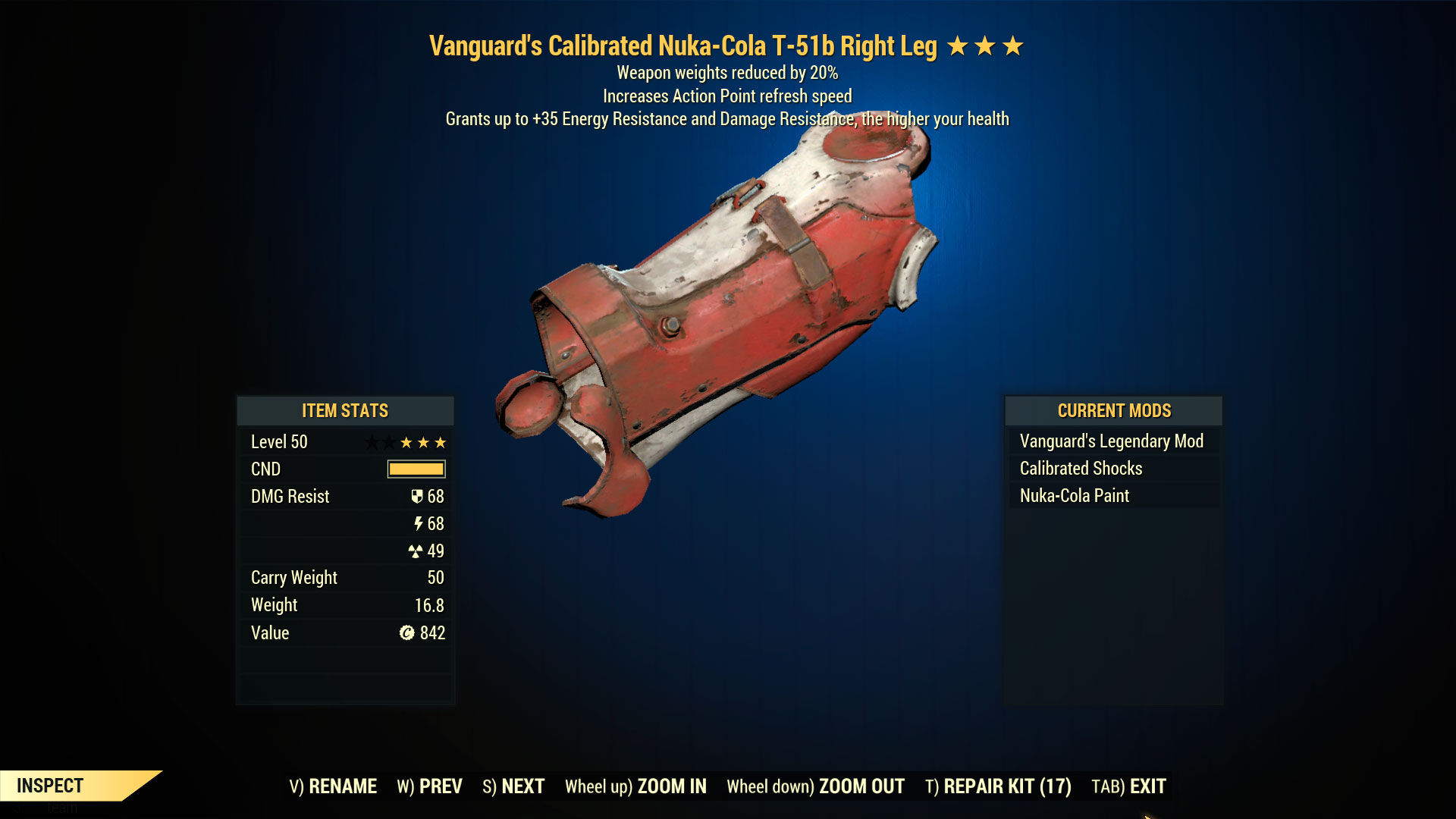Select Calibrated Shocks in Current Mods
The width and height of the screenshot is (1456, 819).
(x=1081, y=469)
